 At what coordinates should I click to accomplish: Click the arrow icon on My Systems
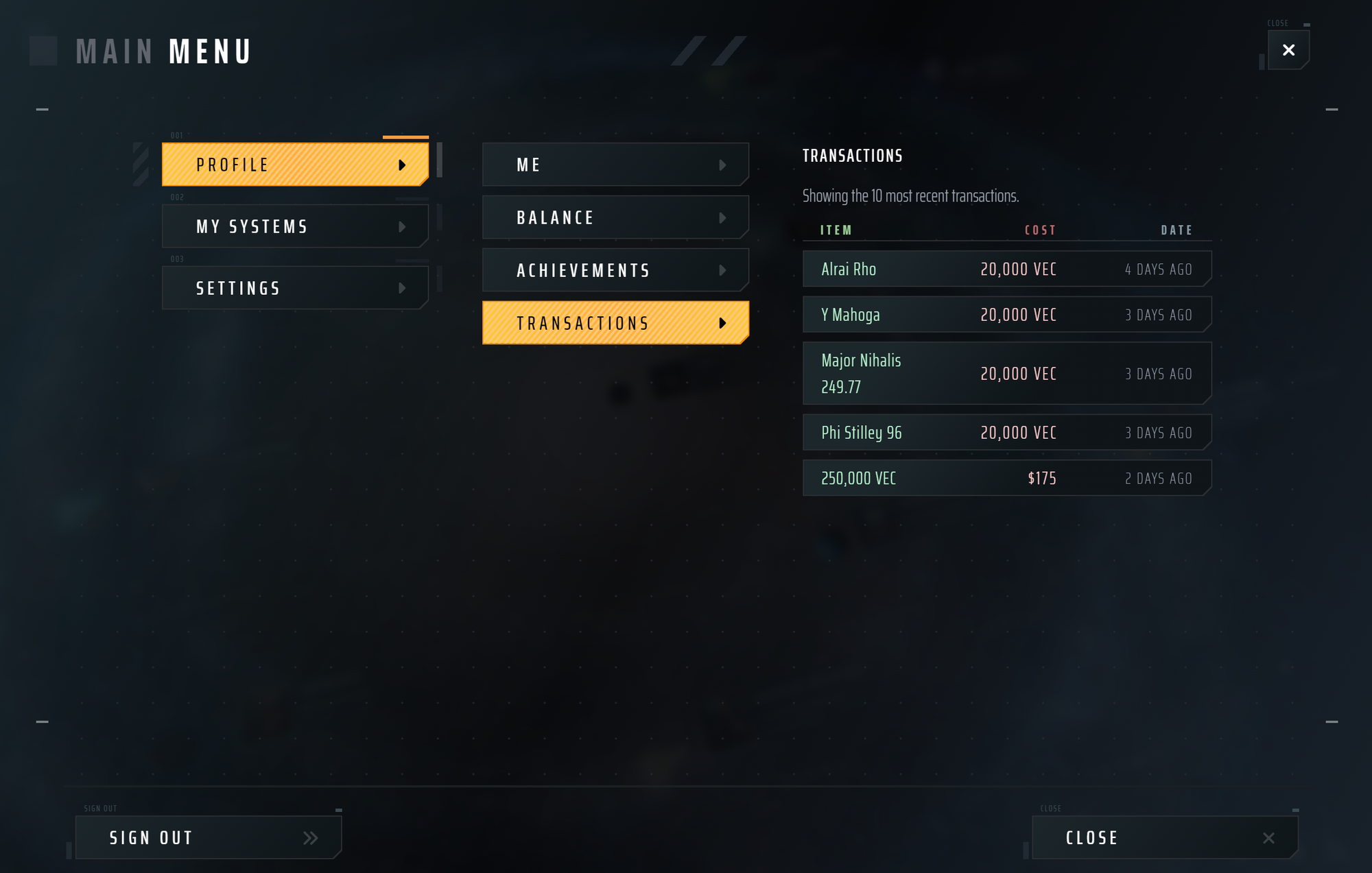pyautogui.click(x=404, y=226)
